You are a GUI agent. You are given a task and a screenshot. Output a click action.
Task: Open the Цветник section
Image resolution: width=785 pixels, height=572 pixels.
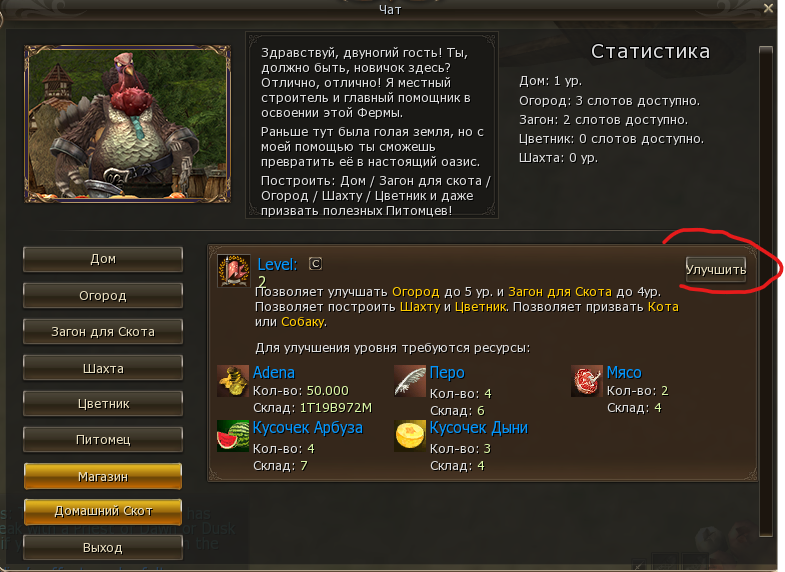click(103, 404)
